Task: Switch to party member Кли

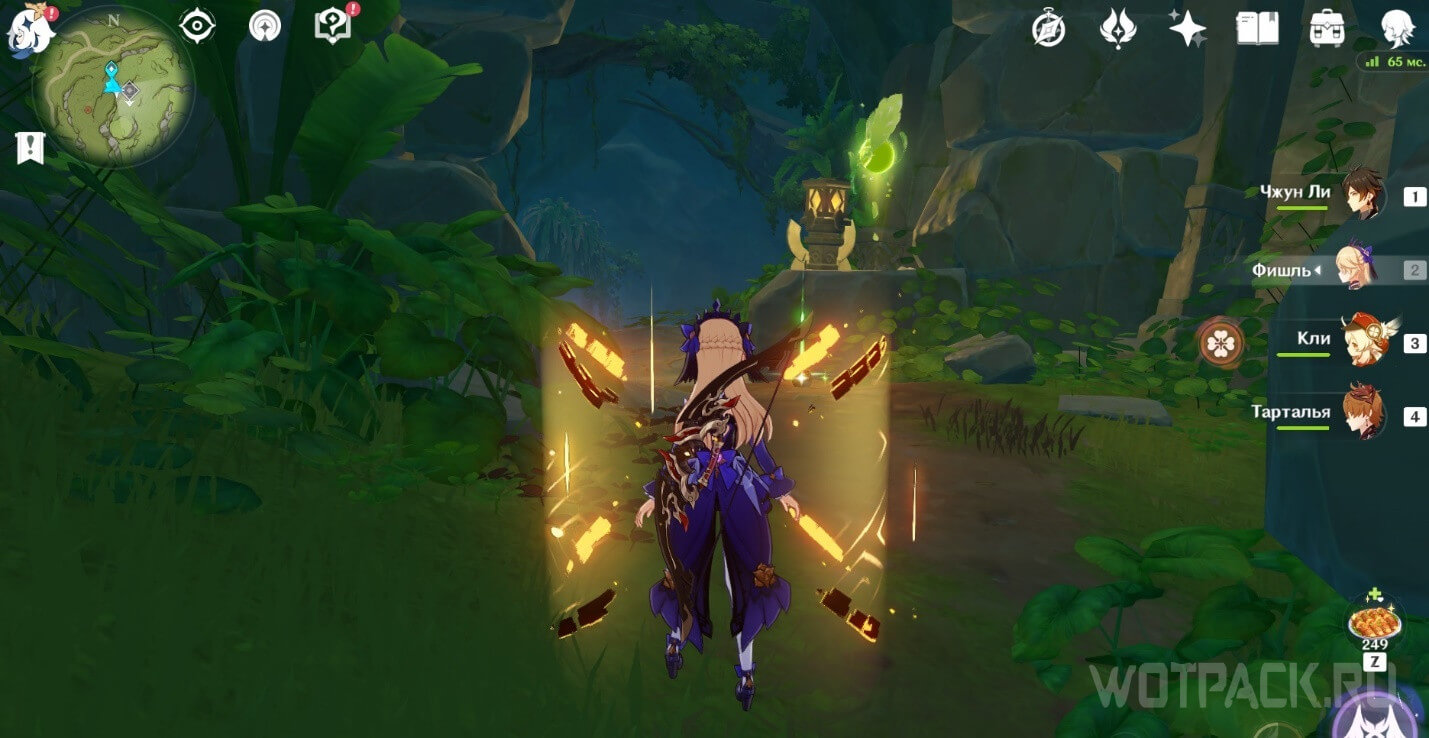Action: click(x=1362, y=341)
